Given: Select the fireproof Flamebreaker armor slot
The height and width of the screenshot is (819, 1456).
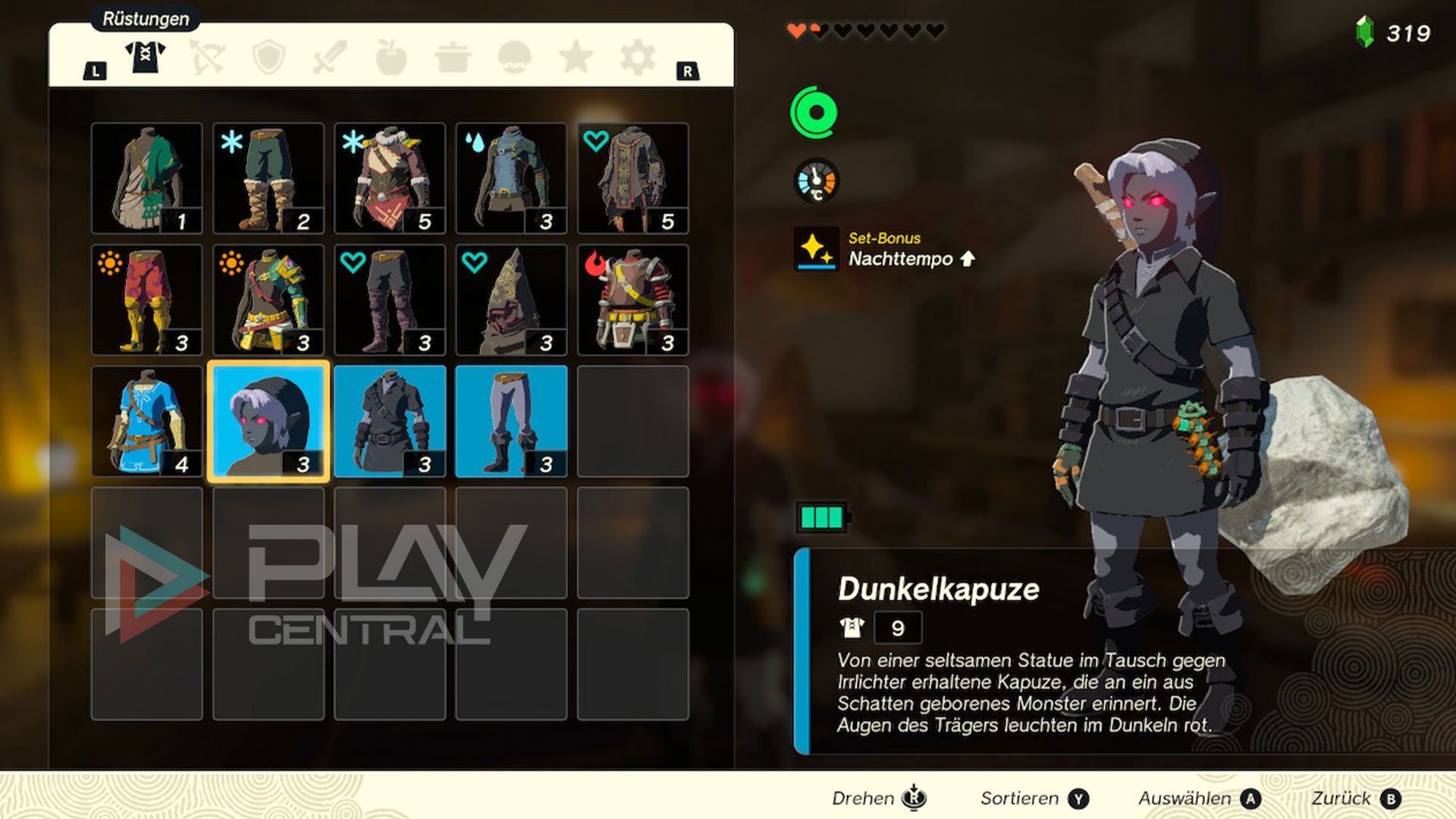Looking at the screenshot, I should (632, 300).
